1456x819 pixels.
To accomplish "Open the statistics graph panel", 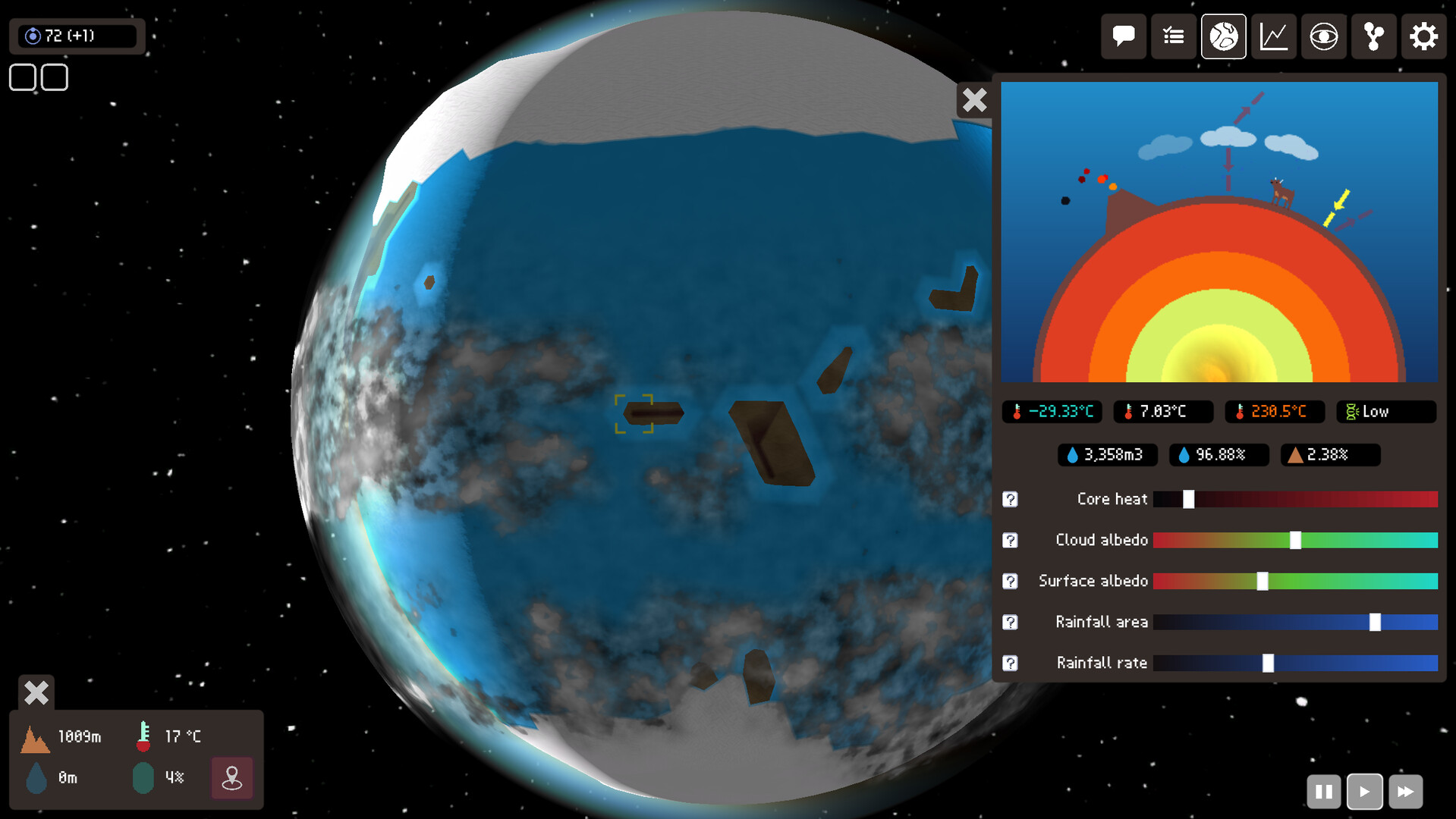I will point(1273,36).
